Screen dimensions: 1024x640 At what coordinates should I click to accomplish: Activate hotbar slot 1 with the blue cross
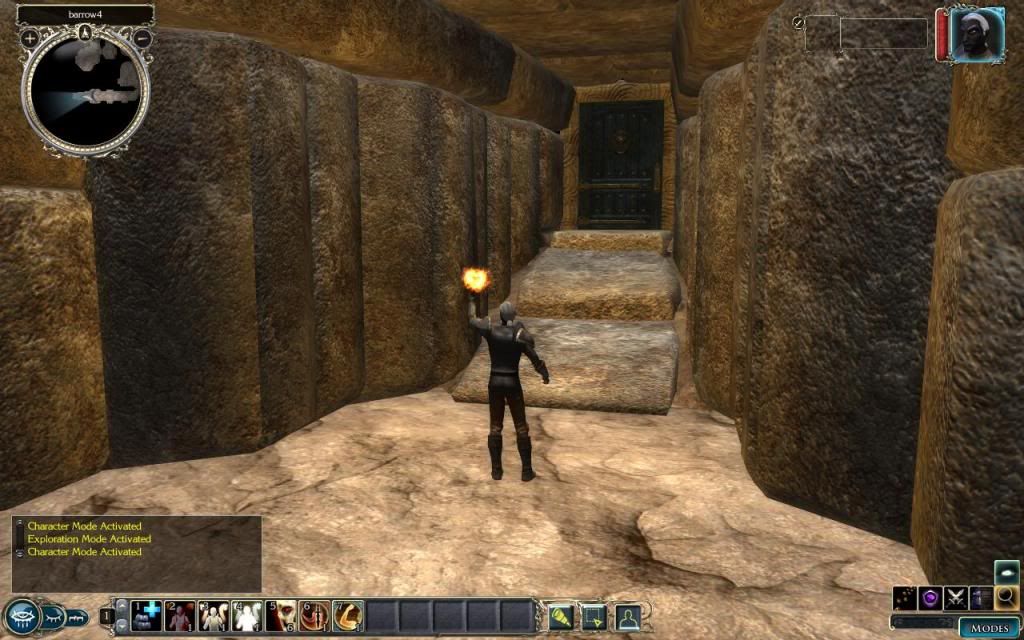pyautogui.click(x=147, y=615)
